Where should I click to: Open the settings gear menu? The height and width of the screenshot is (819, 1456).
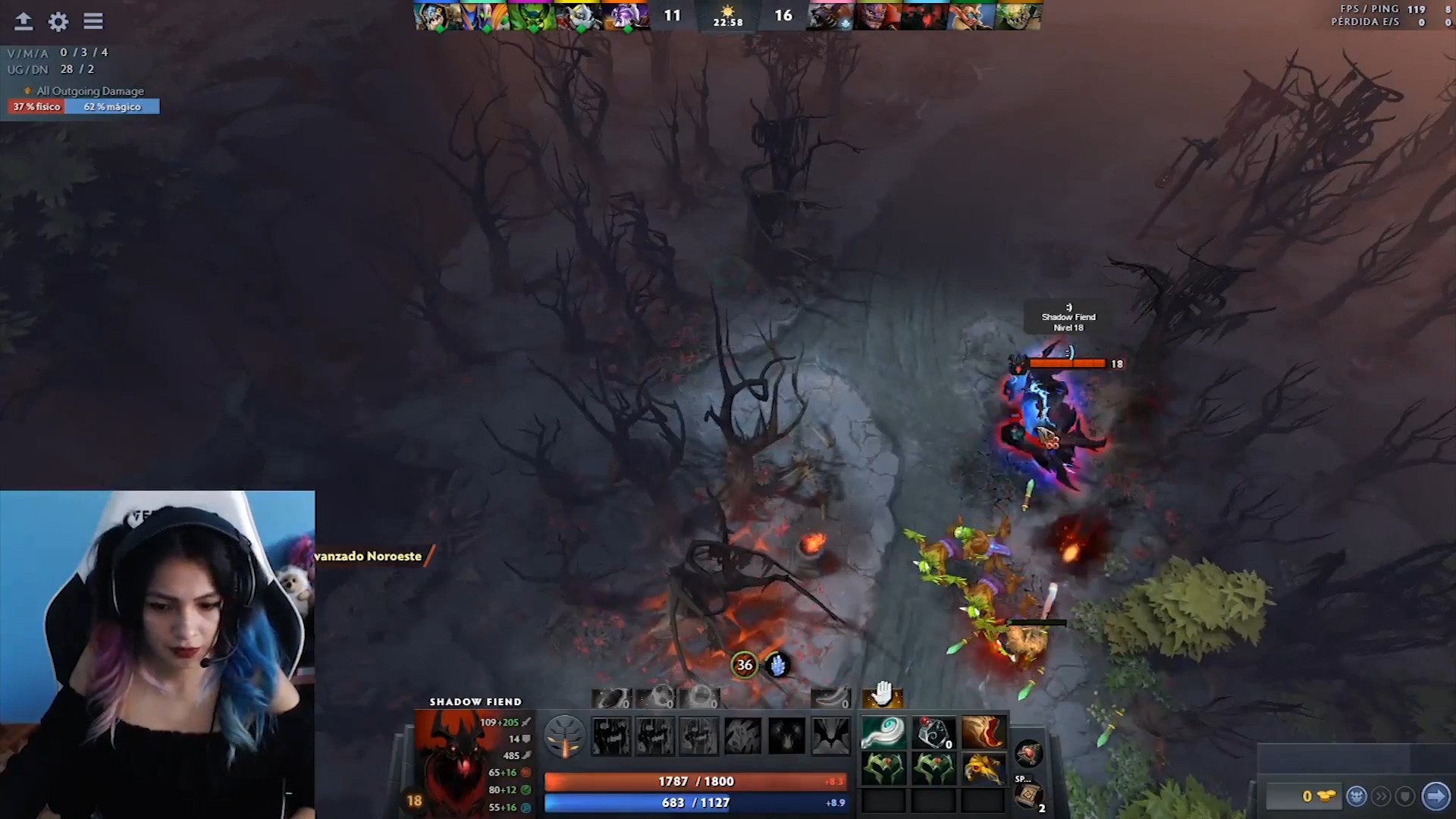click(x=58, y=21)
